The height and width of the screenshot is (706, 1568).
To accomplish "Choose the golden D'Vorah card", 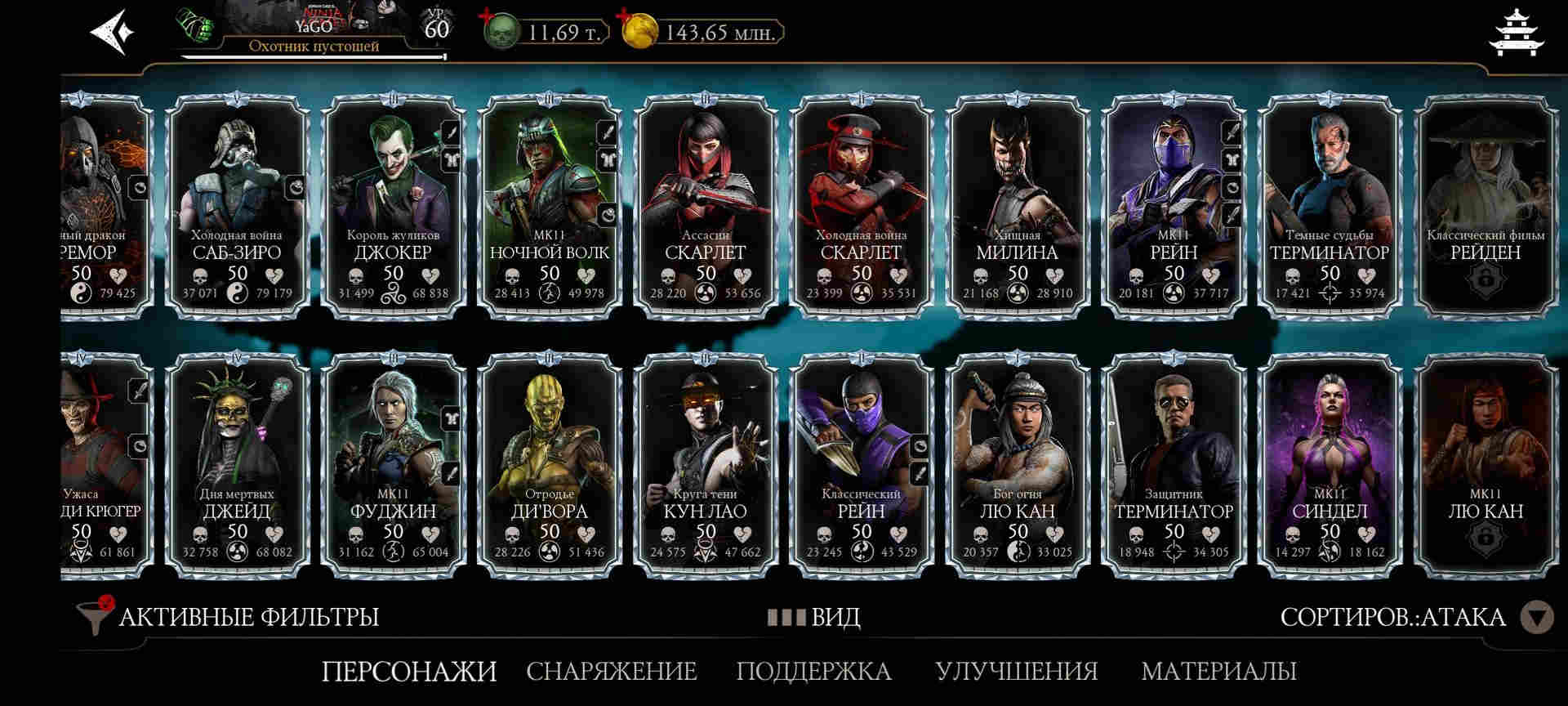I will click(549, 466).
